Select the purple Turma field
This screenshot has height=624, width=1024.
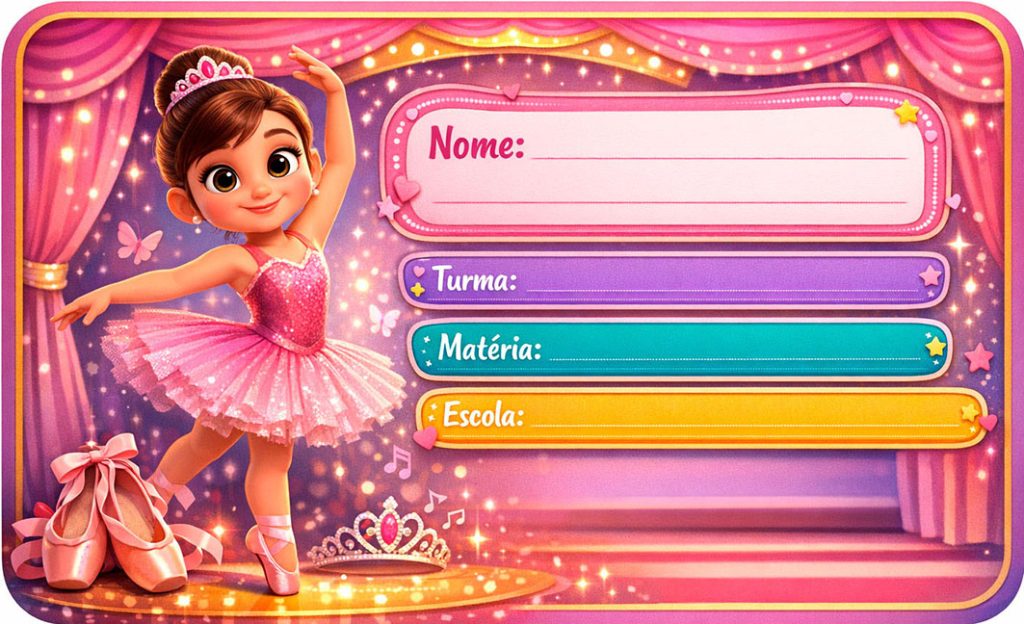coord(720,281)
